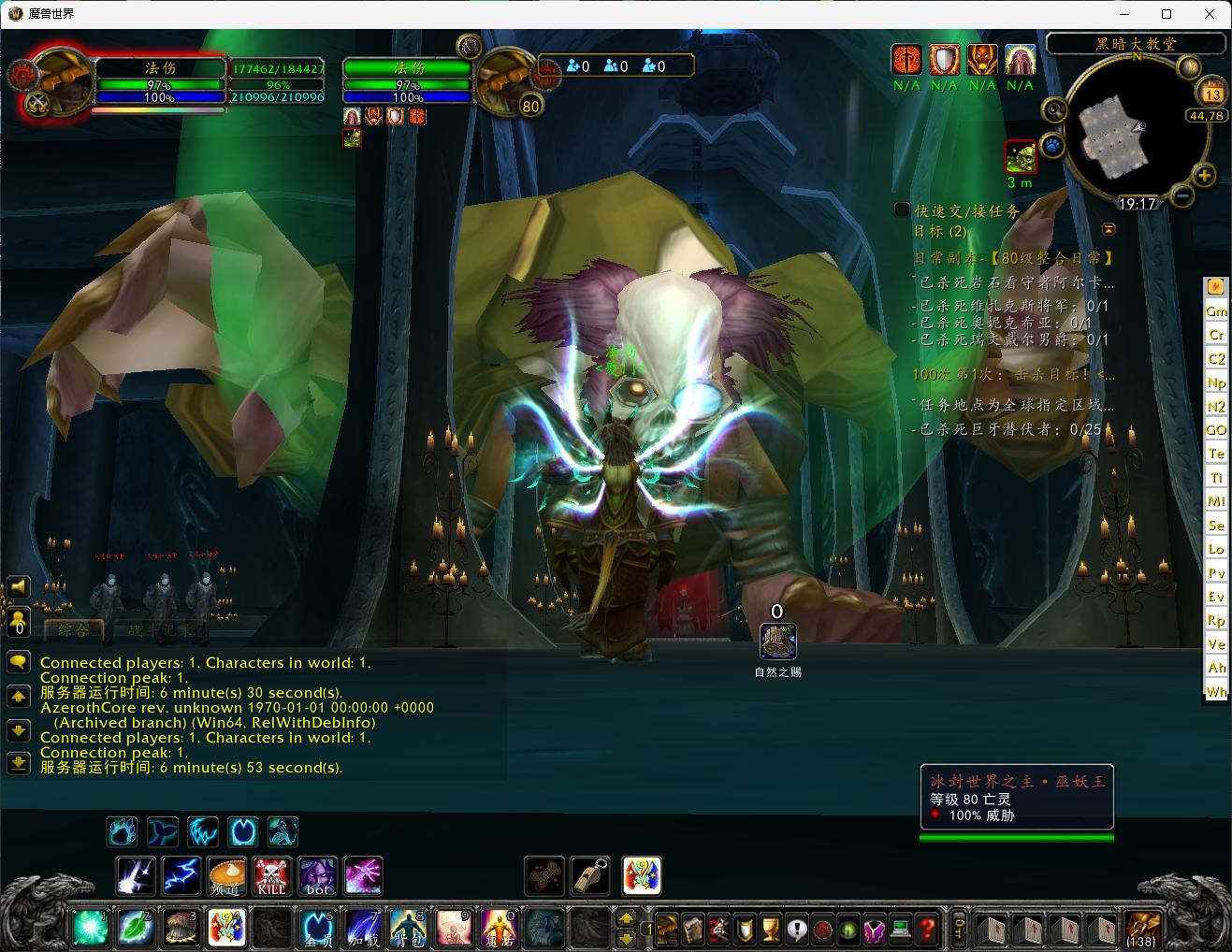Open the calendar showing day 13
Screen dimensions: 1232x952
click(1212, 94)
